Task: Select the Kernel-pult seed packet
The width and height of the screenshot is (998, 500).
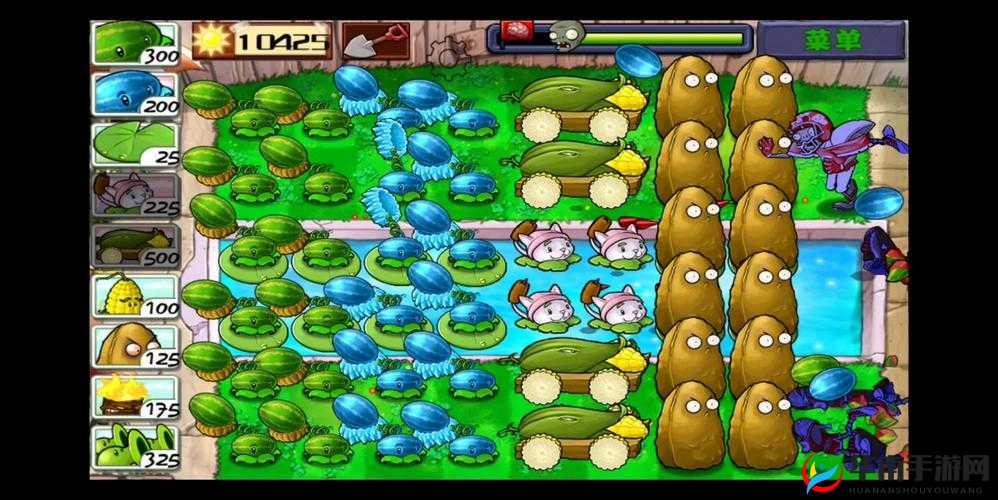Action: pos(135,296)
